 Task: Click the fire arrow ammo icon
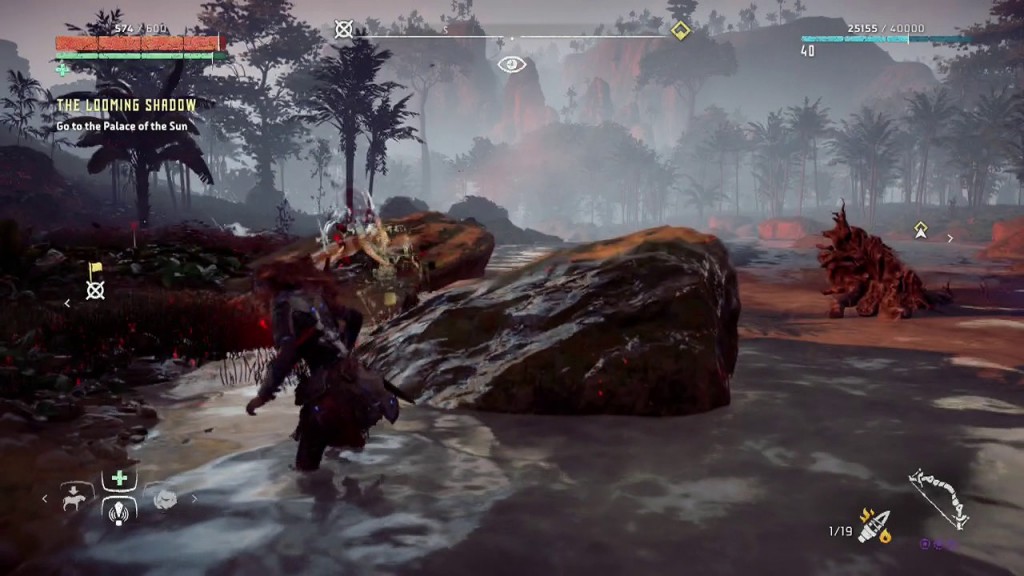pyautogui.click(x=873, y=525)
